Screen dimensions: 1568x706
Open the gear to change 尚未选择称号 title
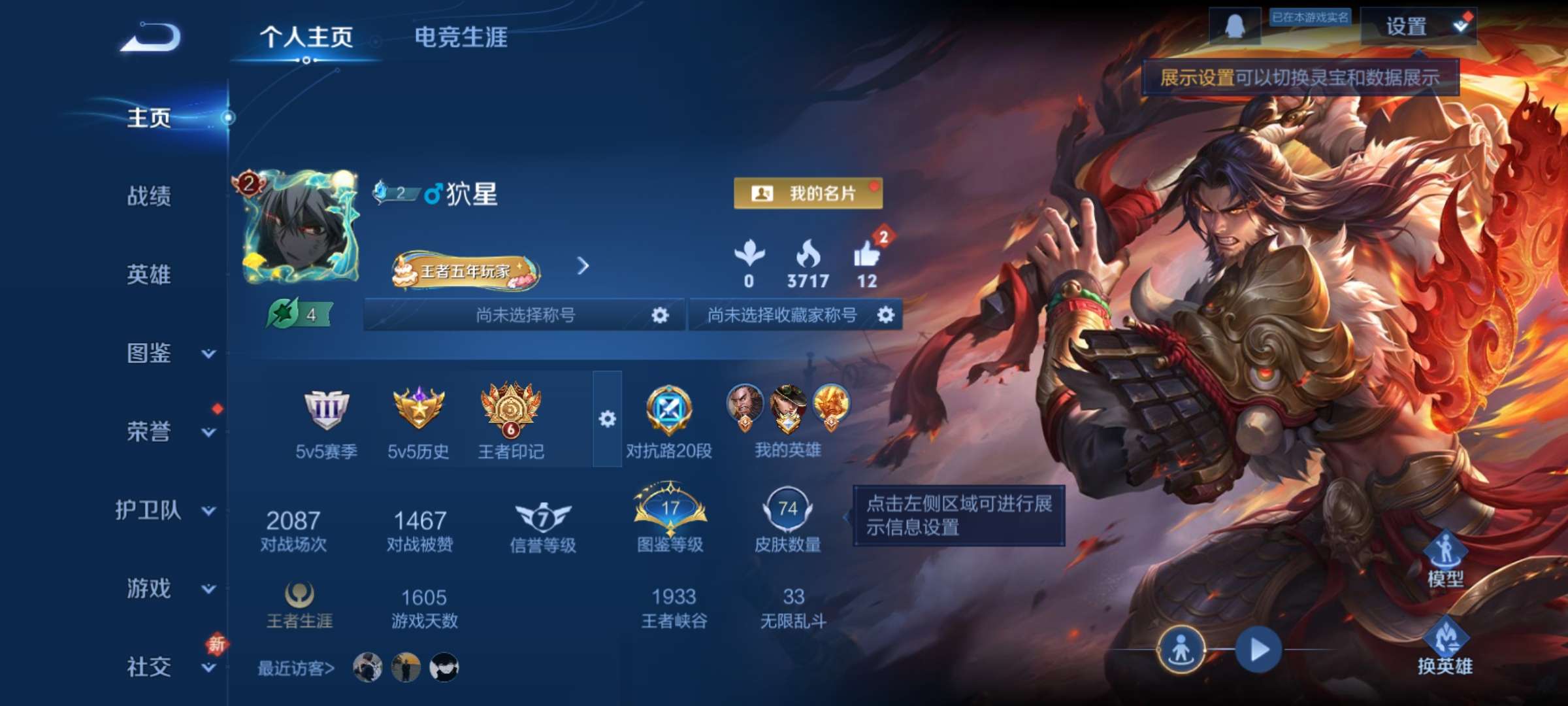click(659, 314)
